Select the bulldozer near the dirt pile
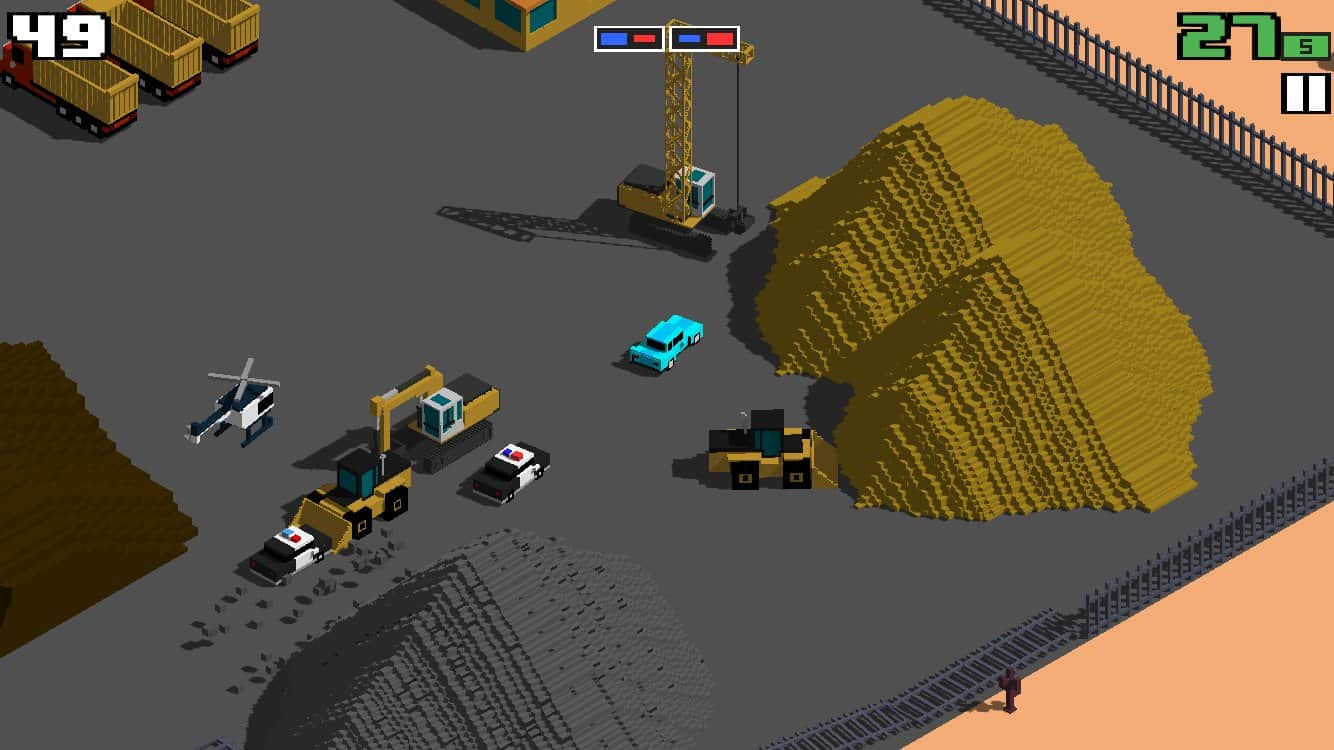The height and width of the screenshot is (750, 1334). click(760, 450)
